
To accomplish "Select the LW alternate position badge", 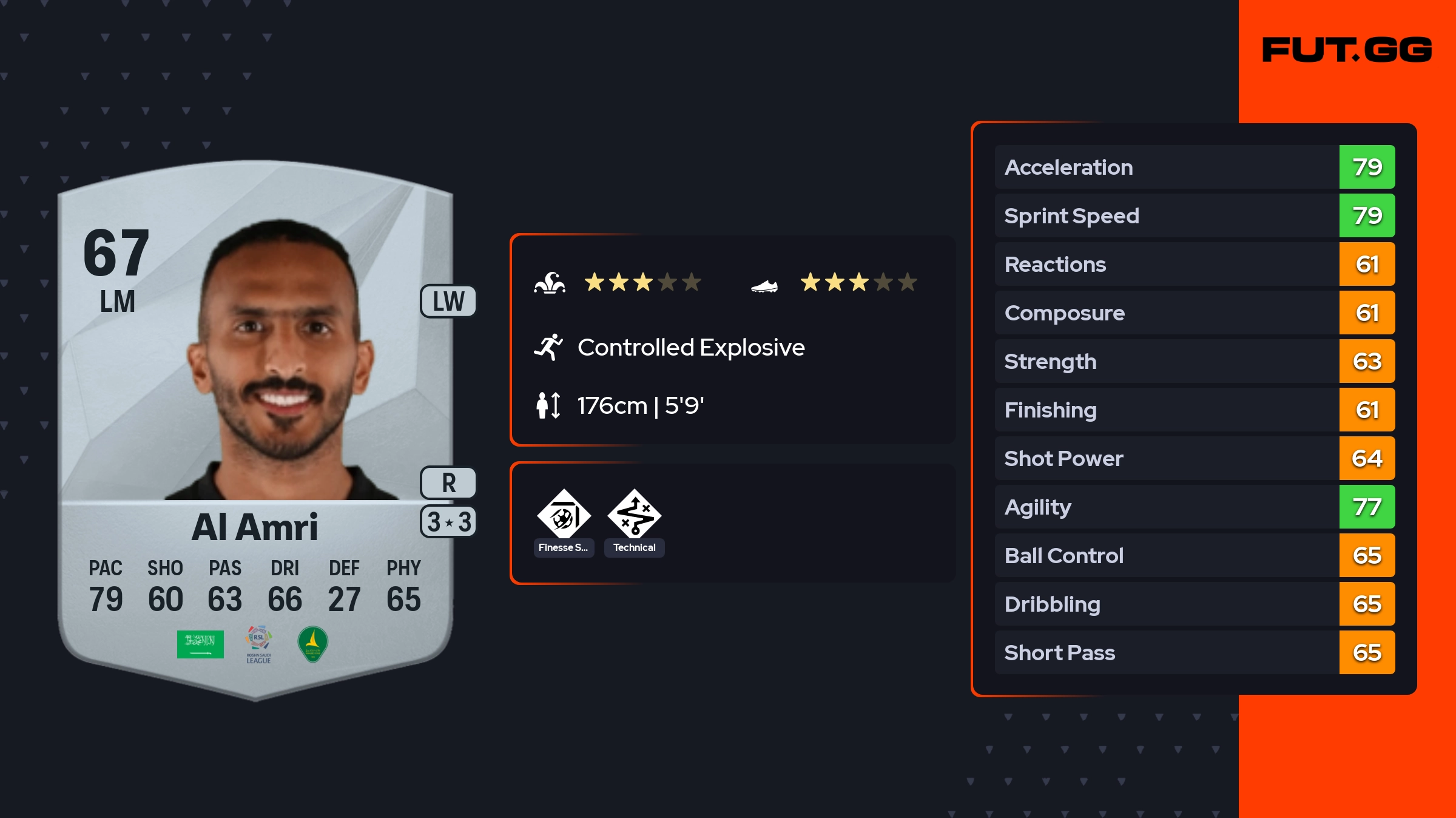I will [448, 302].
